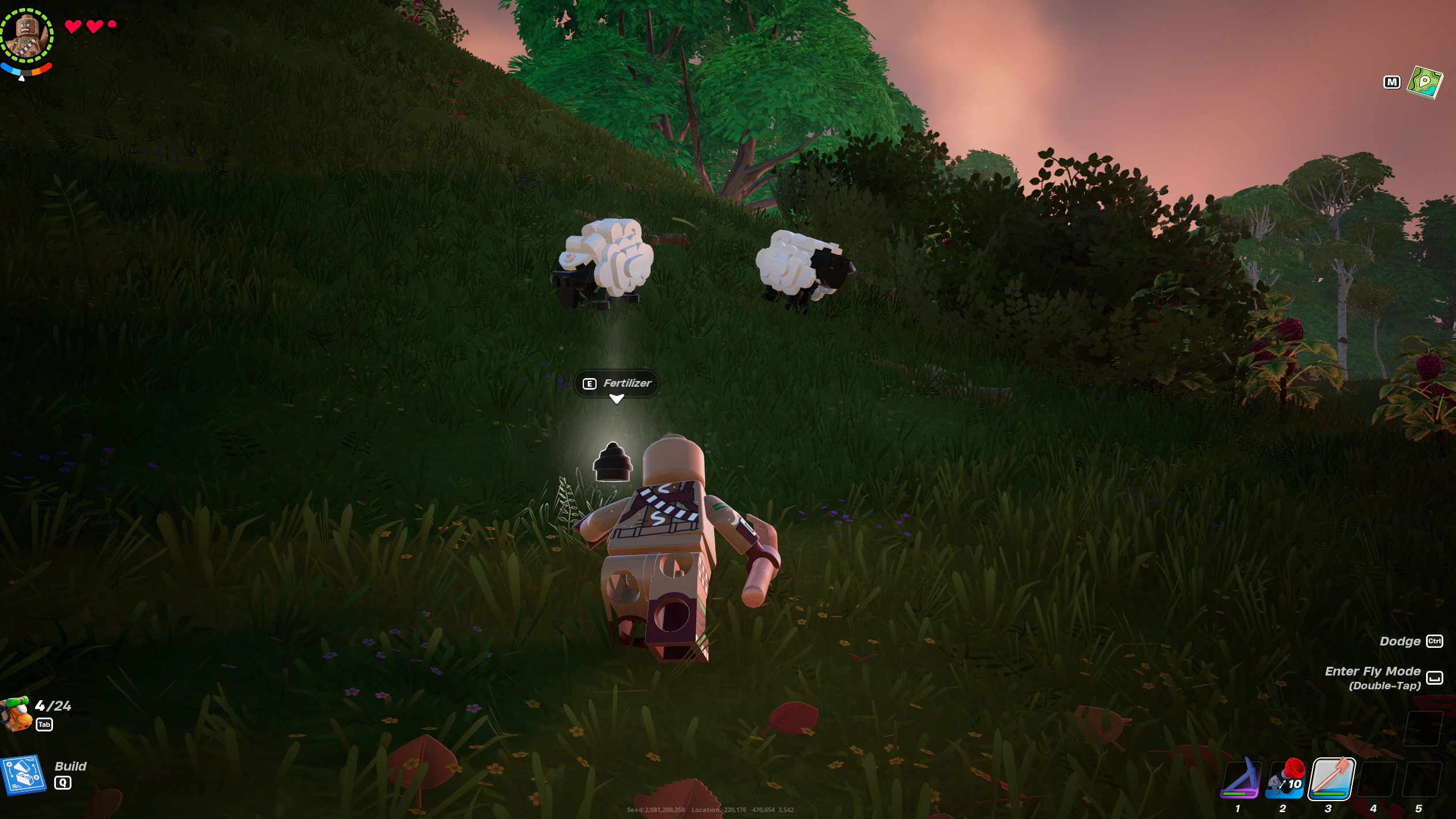Click the Fertilizer pickup prompt
The height and width of the screenshot is (819, 1456).
(617, 383)
